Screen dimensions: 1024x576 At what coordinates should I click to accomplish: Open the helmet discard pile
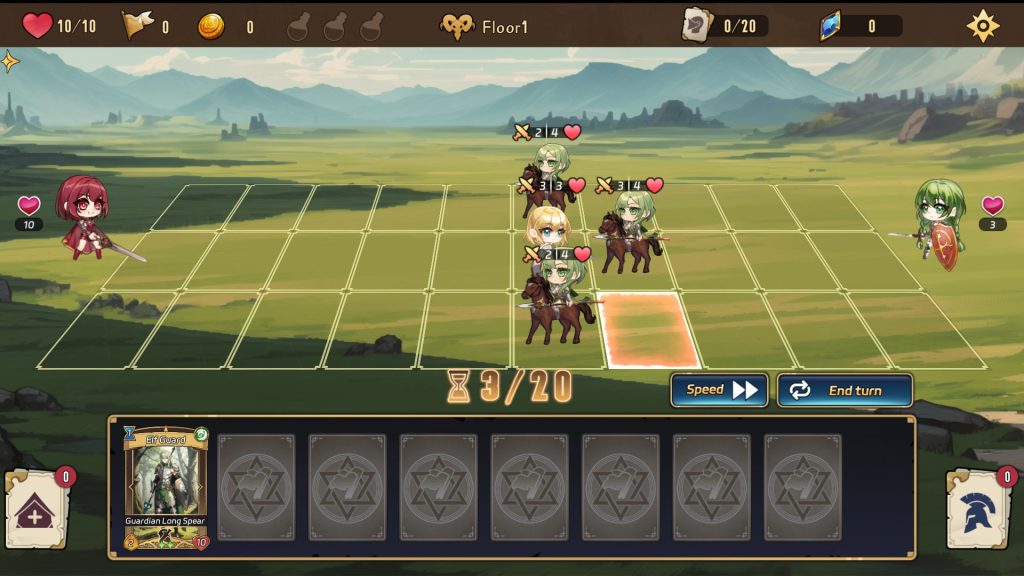(x=980, y=511)
